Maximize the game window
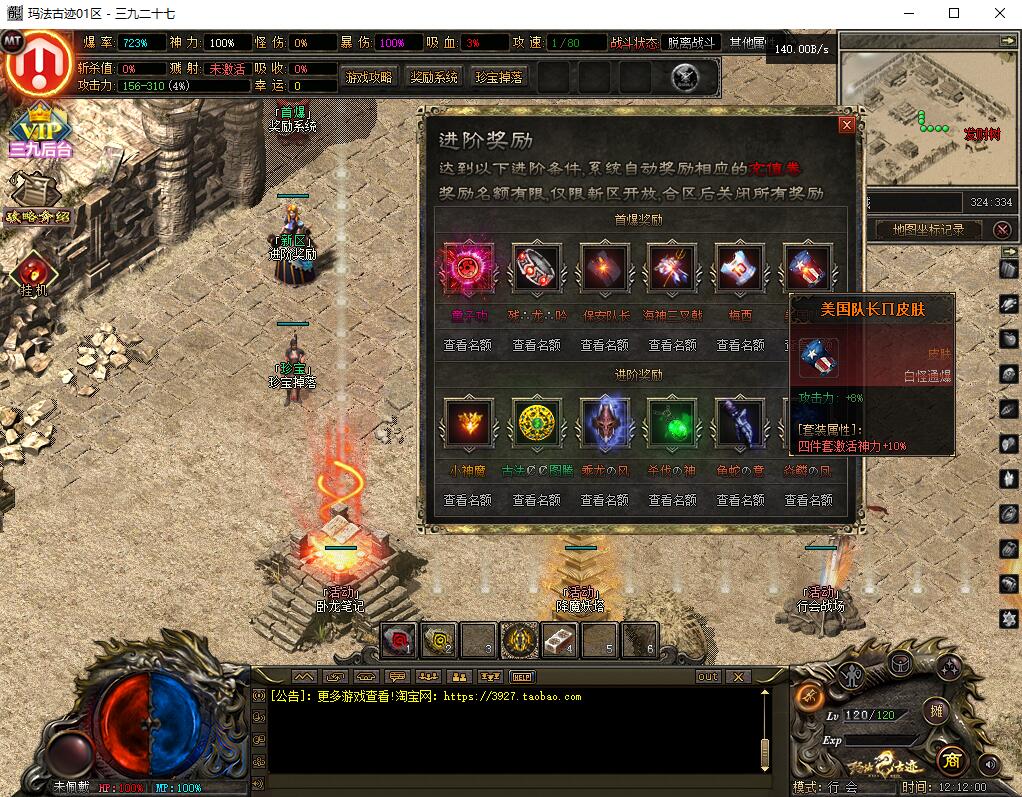The image size is (1022, 797). pos(953,13)
